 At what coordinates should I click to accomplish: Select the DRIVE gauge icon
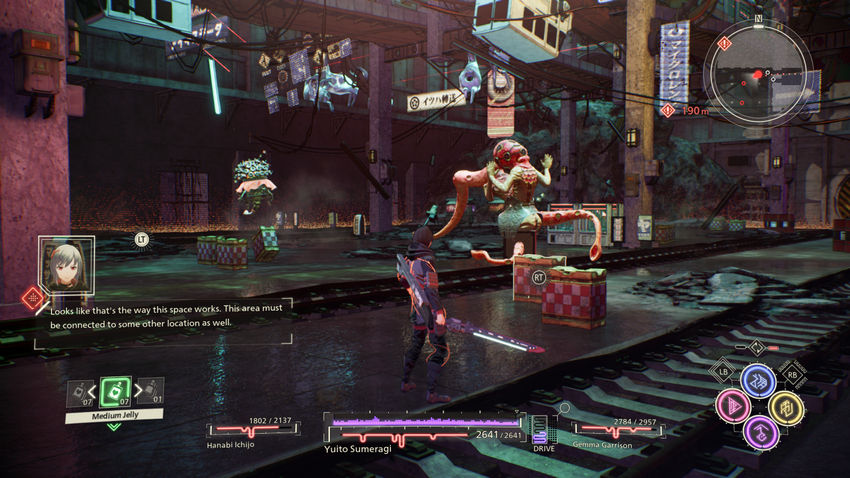coord(540,430)
